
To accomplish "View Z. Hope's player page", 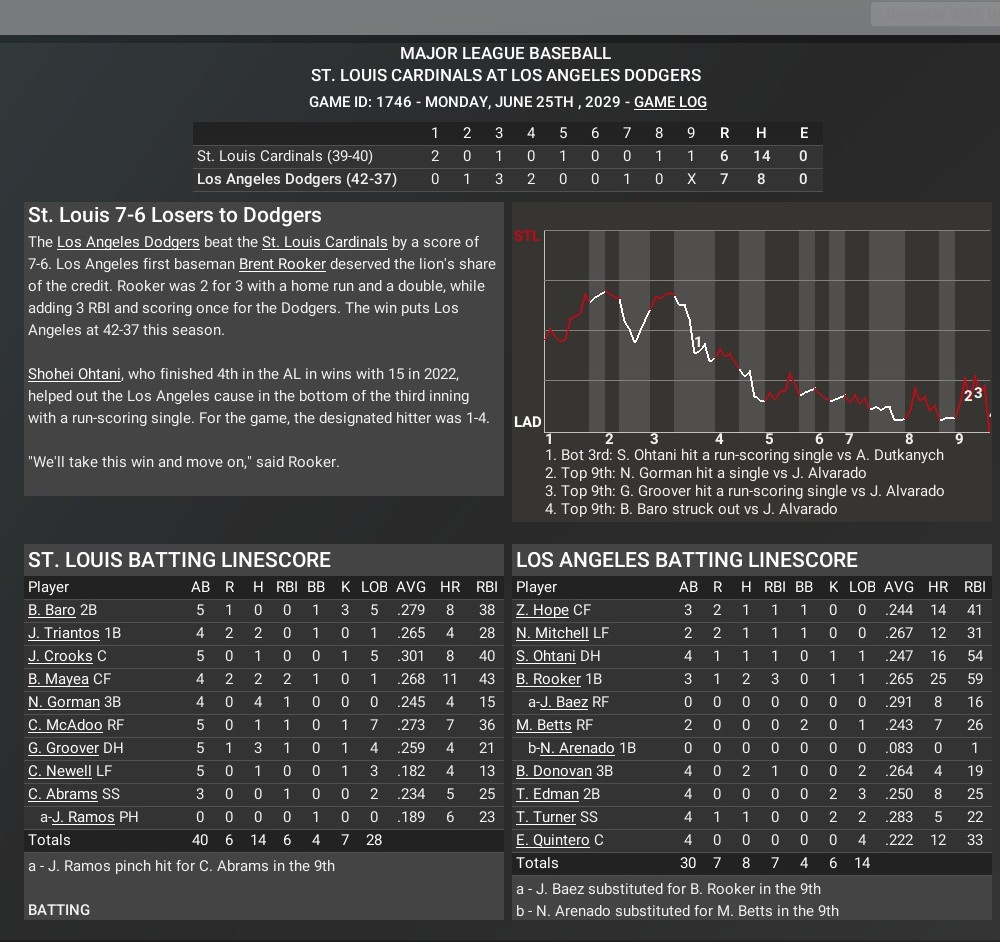I will tap(542, 610).
